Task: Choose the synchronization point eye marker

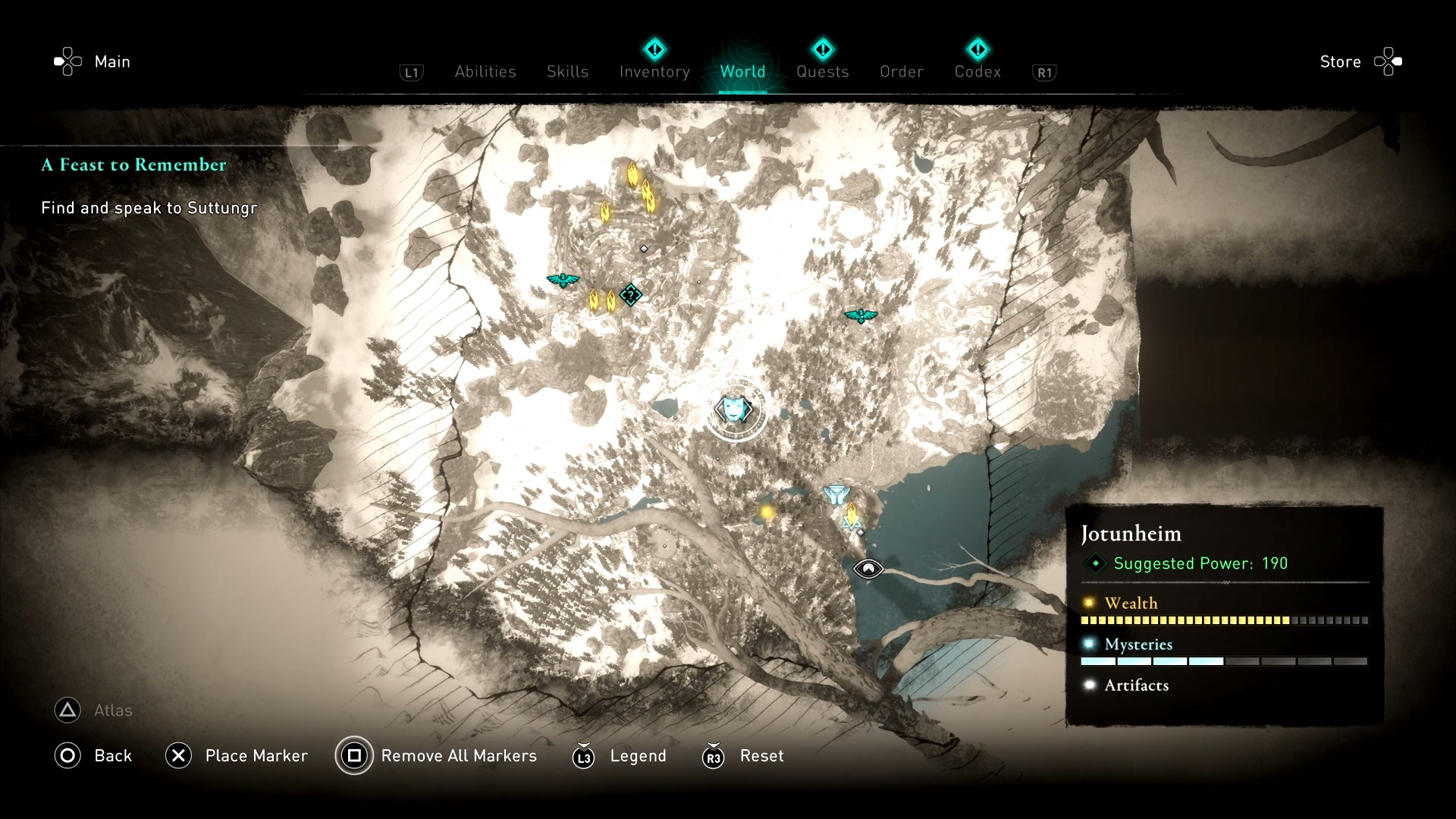Action: point(868,568)
